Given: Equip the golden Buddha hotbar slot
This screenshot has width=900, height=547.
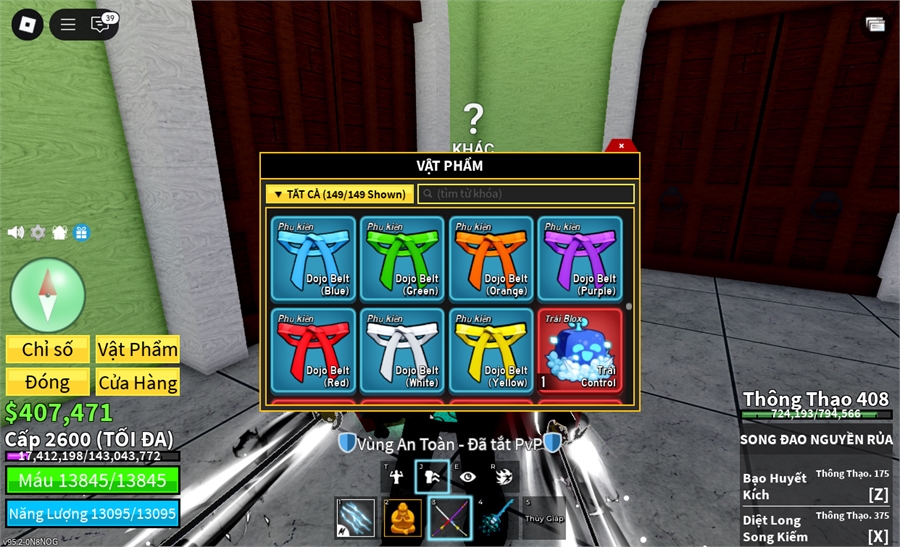Looking at the screenshot, I should point(403,517).
